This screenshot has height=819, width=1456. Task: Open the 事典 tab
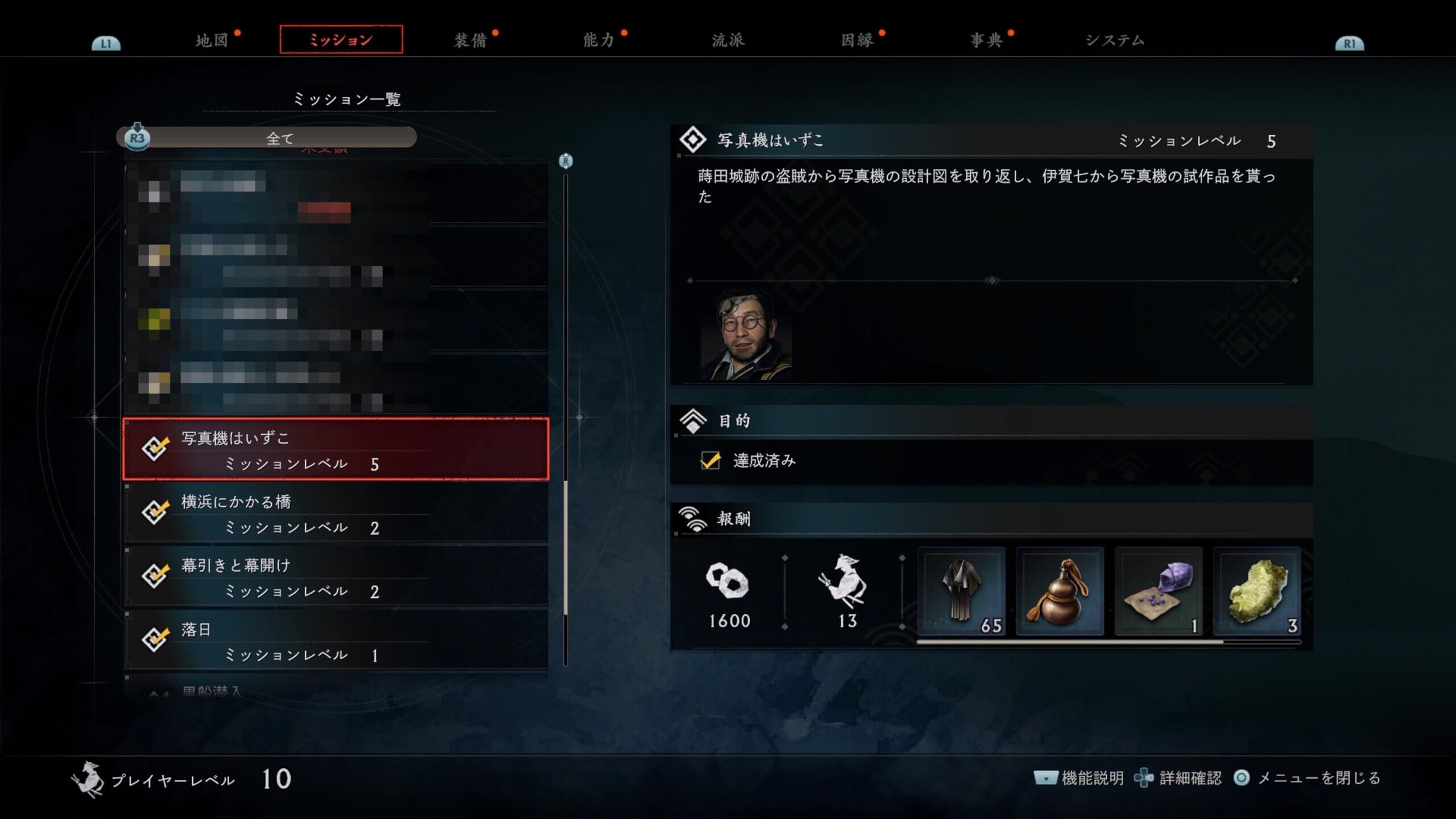pos(986,40)
